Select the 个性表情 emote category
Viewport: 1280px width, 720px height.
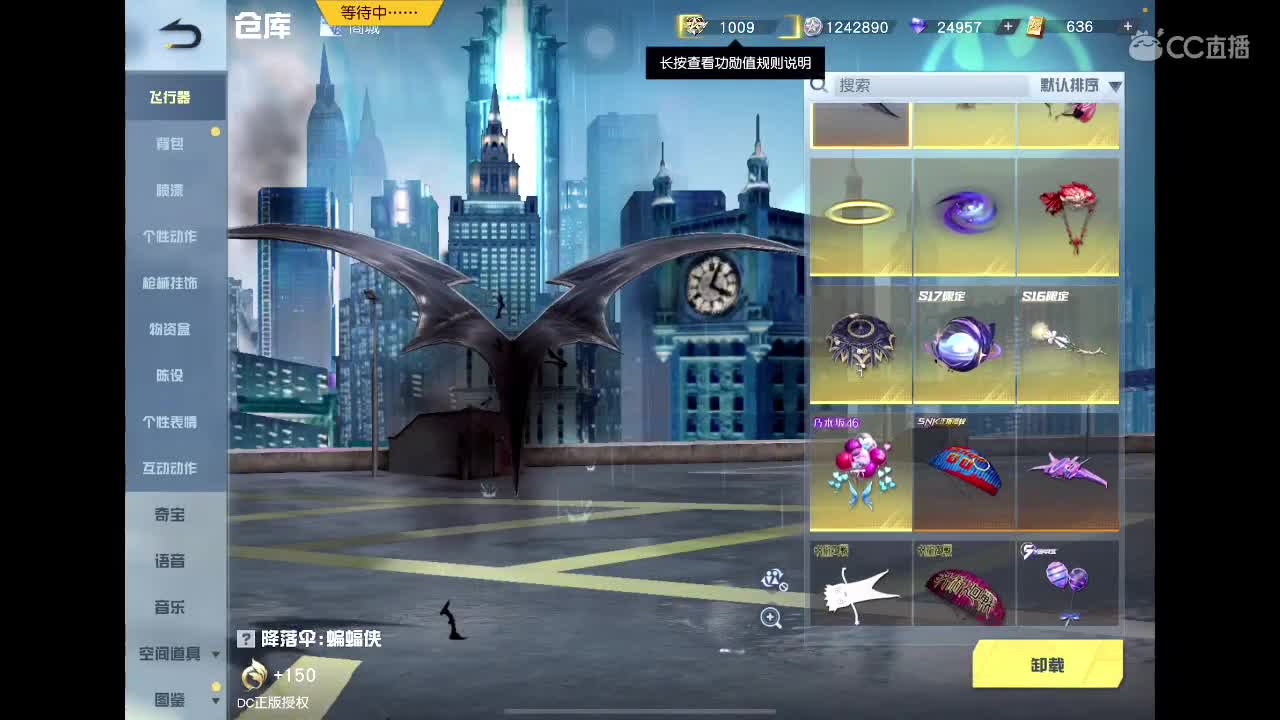coord(172,422)
